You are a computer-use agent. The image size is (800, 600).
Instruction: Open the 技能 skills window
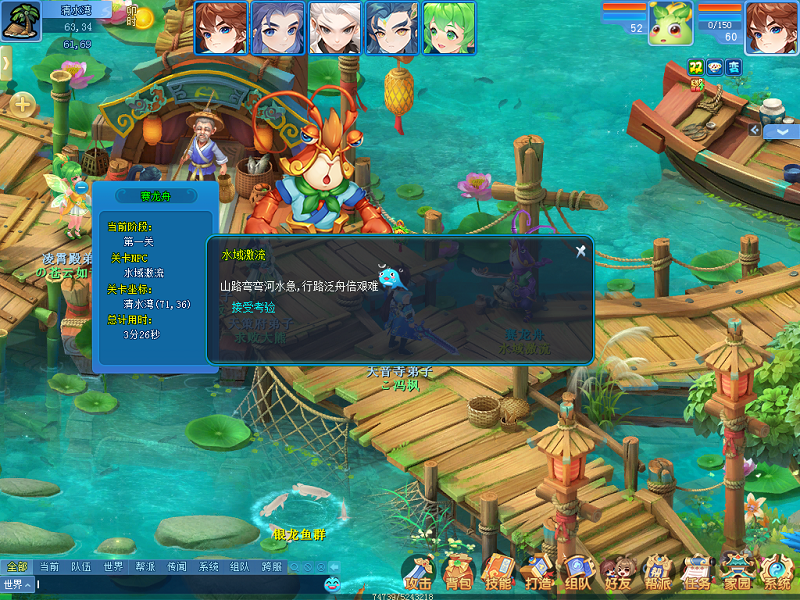[x=497, y=574]
